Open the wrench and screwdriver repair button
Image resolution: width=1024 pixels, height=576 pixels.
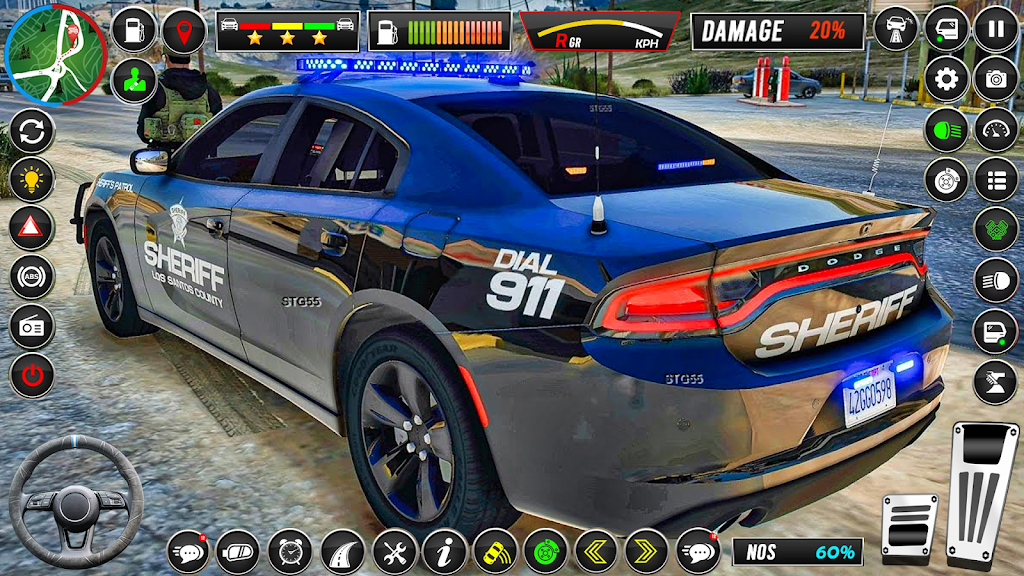click(x=394, y=551)
